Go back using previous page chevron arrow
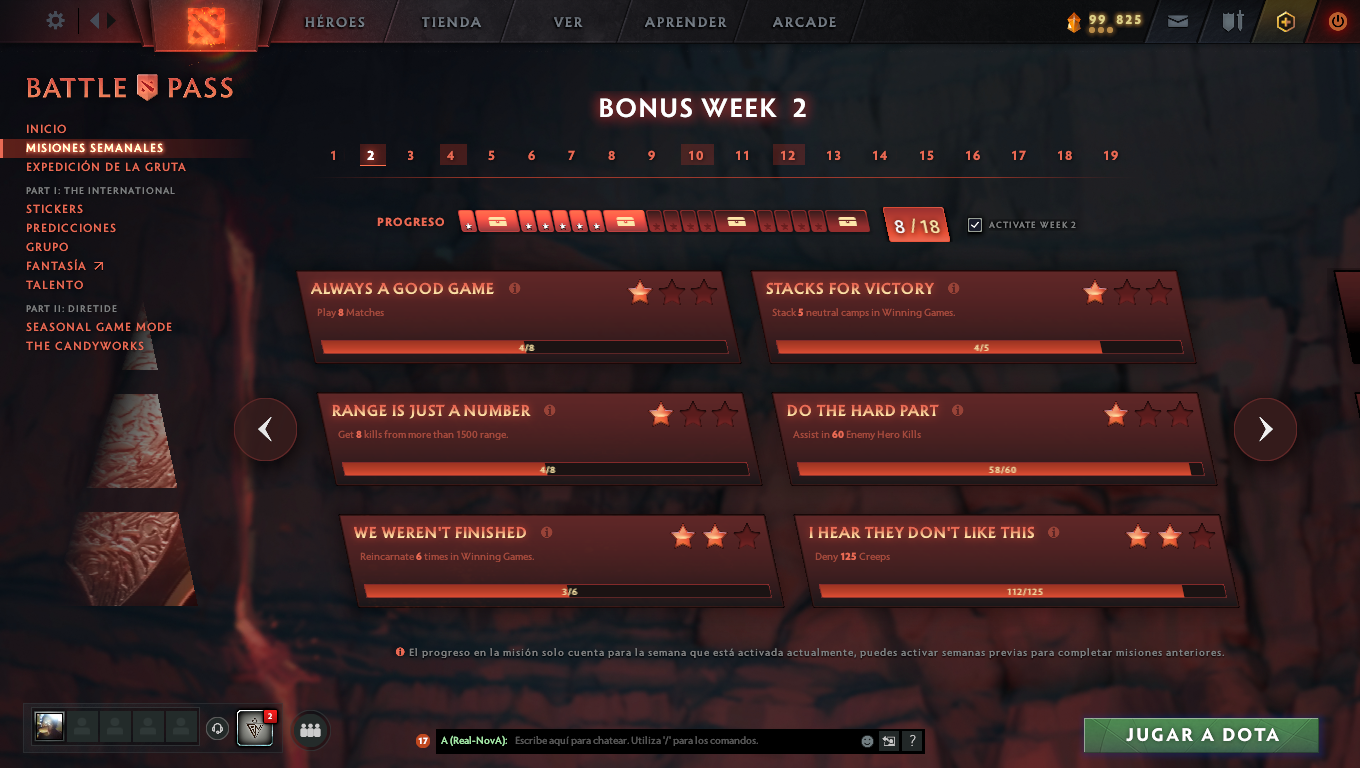Image resolution: width=1360 pixels, height=768 pixels. click(265, 429)
